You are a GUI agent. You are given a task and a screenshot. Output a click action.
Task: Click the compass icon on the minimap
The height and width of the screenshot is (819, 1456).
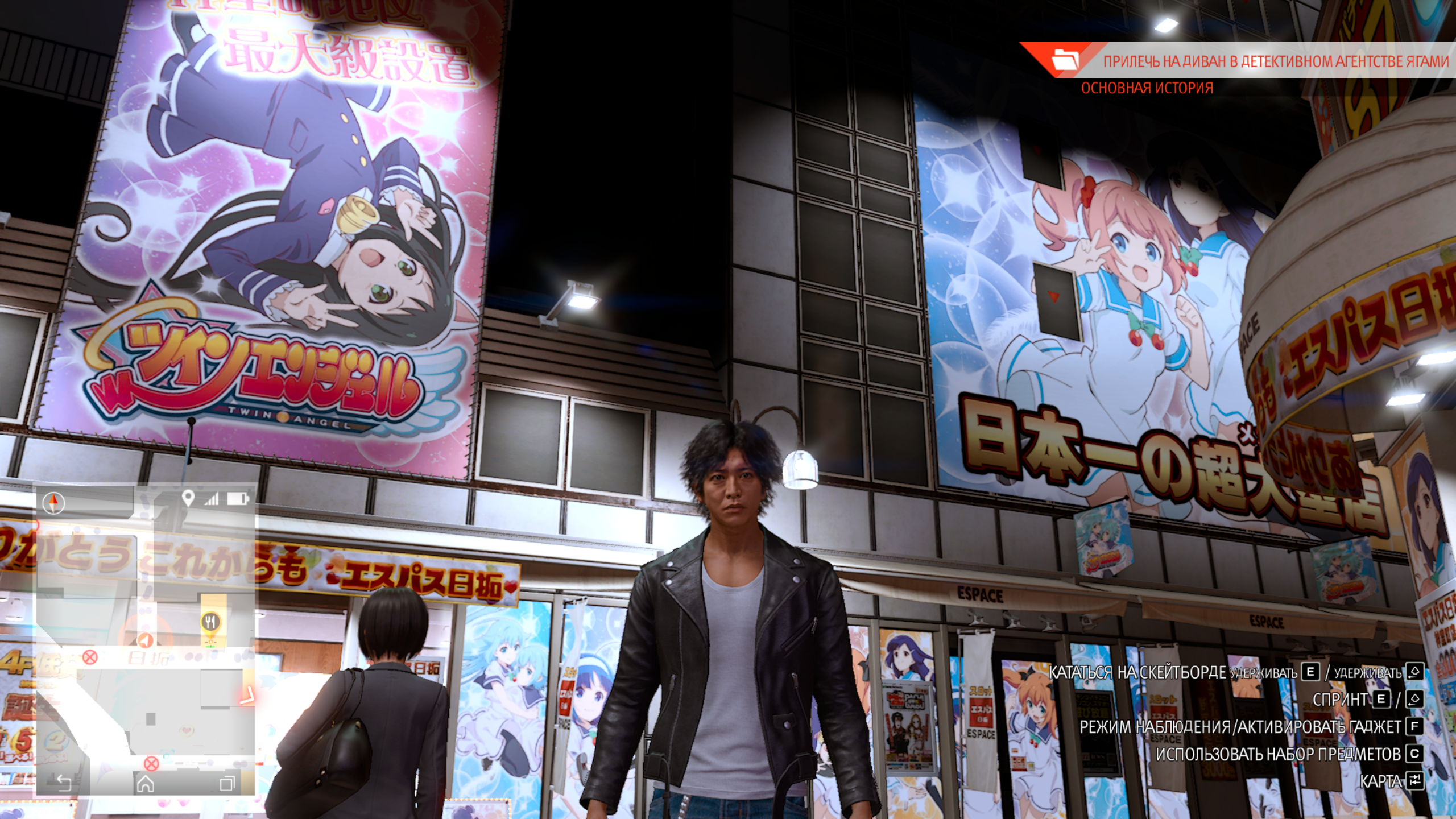click(54, 503)
